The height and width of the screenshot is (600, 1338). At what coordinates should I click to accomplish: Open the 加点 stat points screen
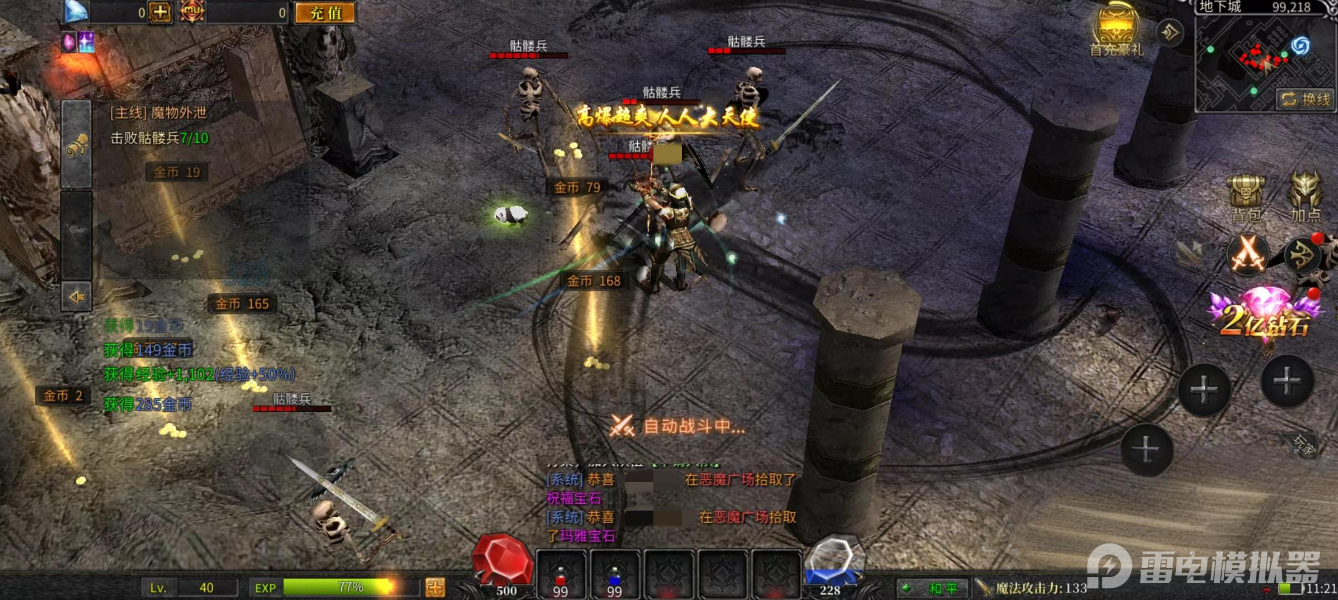click(1305, 196)
